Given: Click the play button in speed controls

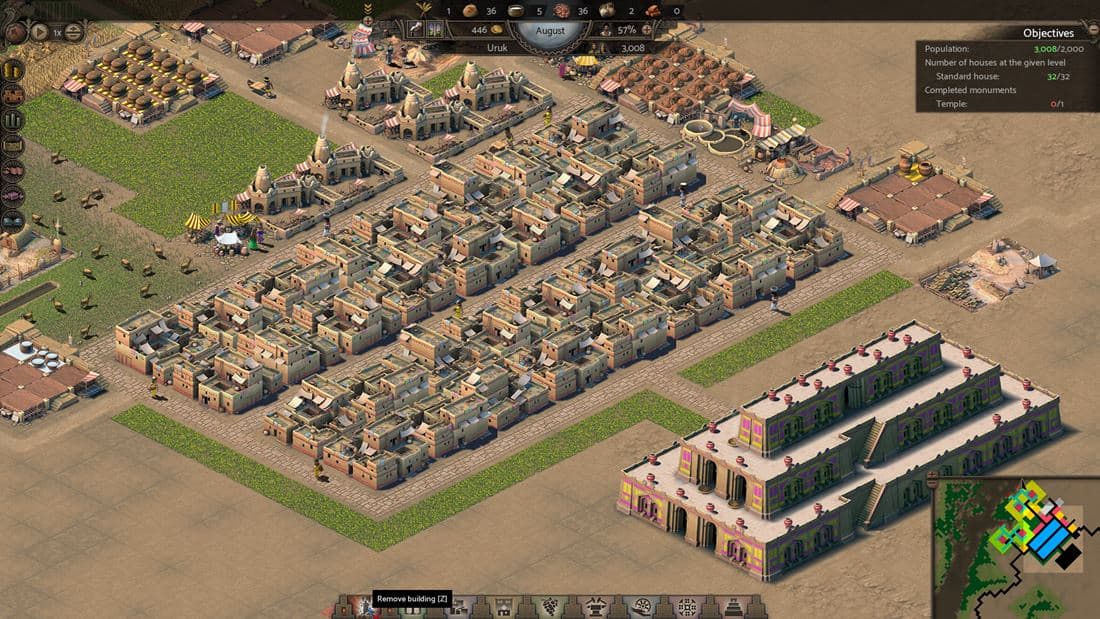Looking at the screenshot, I should (40, 31).
